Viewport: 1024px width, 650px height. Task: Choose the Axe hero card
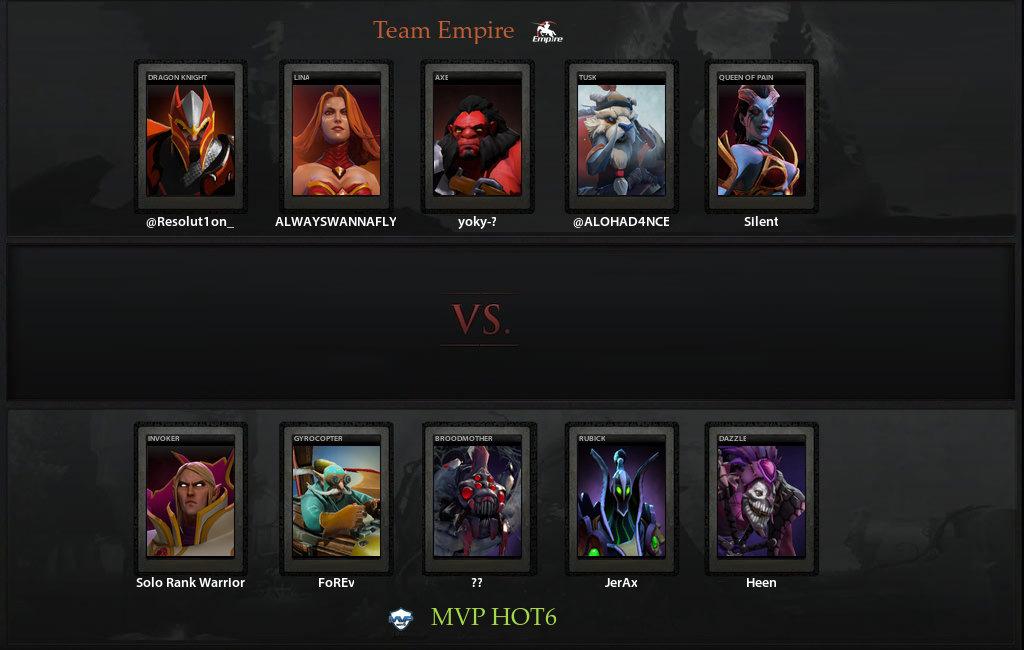pyautogui.click(x=477, y=139)
